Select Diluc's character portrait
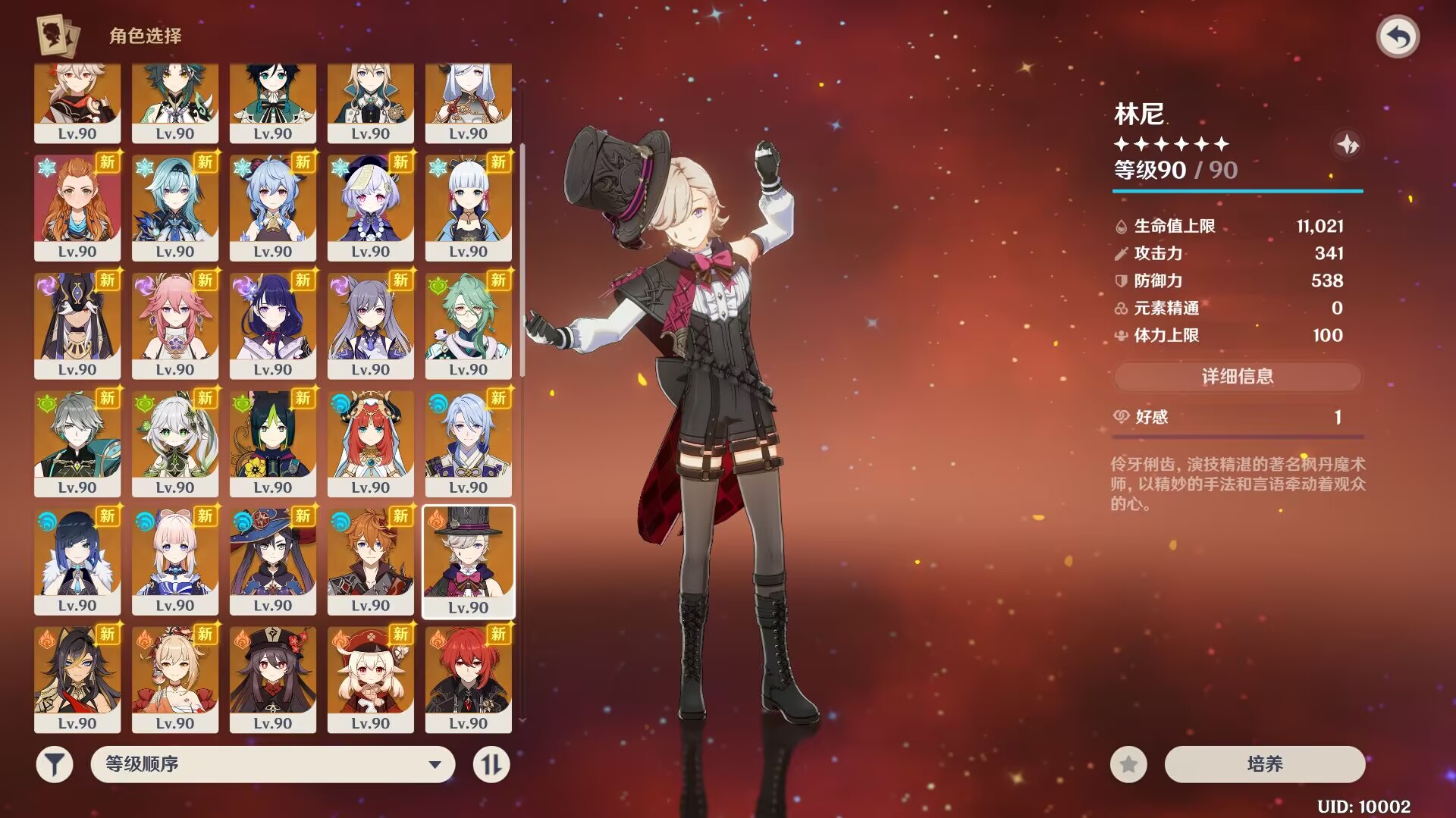The width and height of the screenshot is (1456, 818). [x=468, y=679]
